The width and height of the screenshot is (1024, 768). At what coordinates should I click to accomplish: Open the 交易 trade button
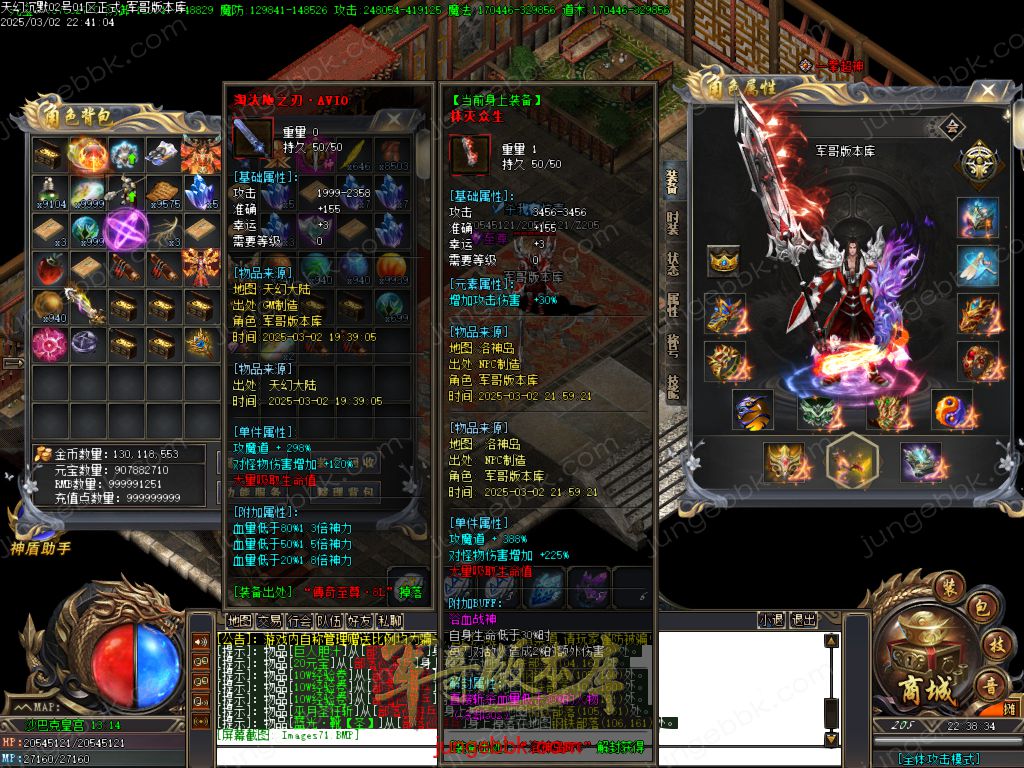point(269,620)
